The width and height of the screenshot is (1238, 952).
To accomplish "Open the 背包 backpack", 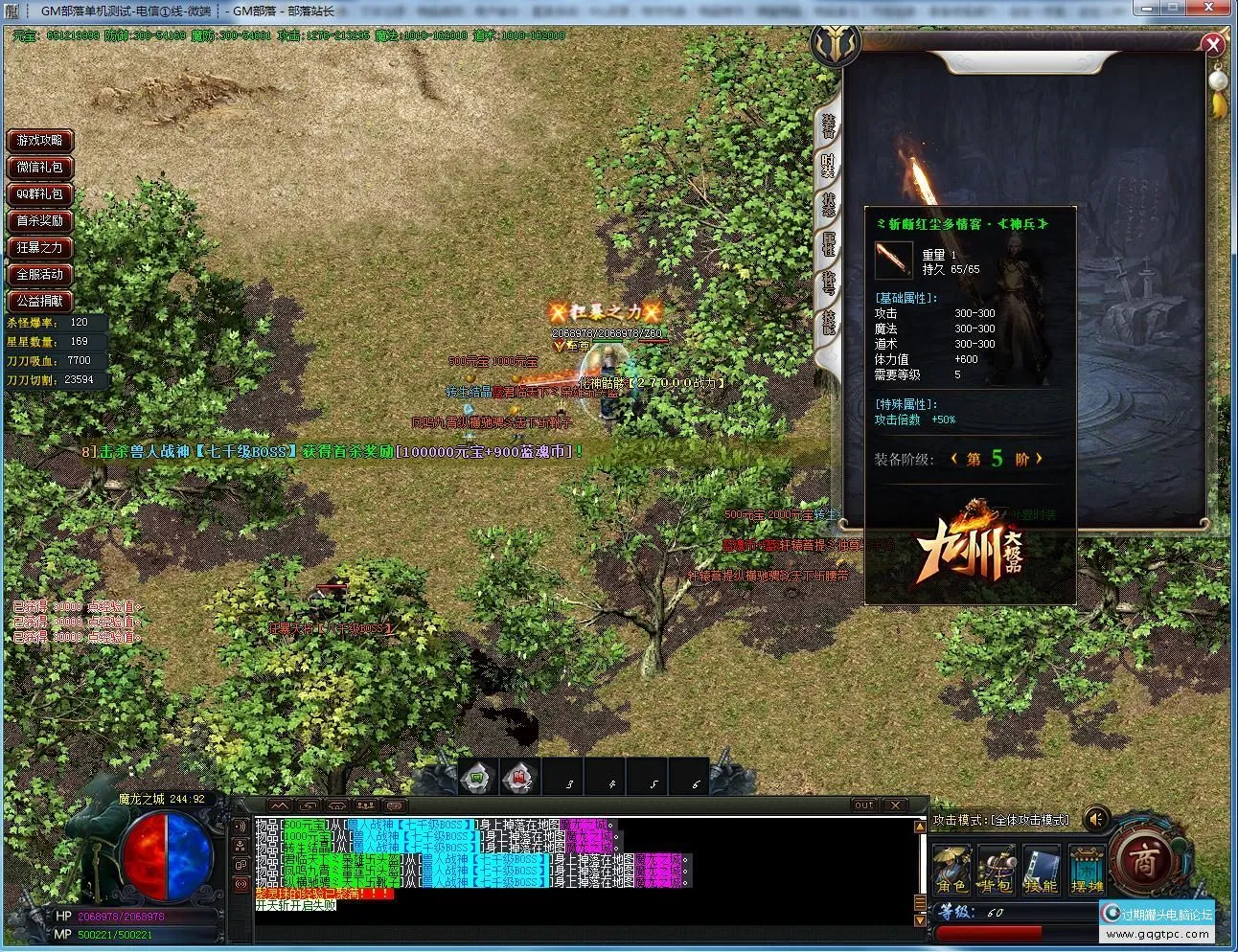I will [x=997, y=868].
